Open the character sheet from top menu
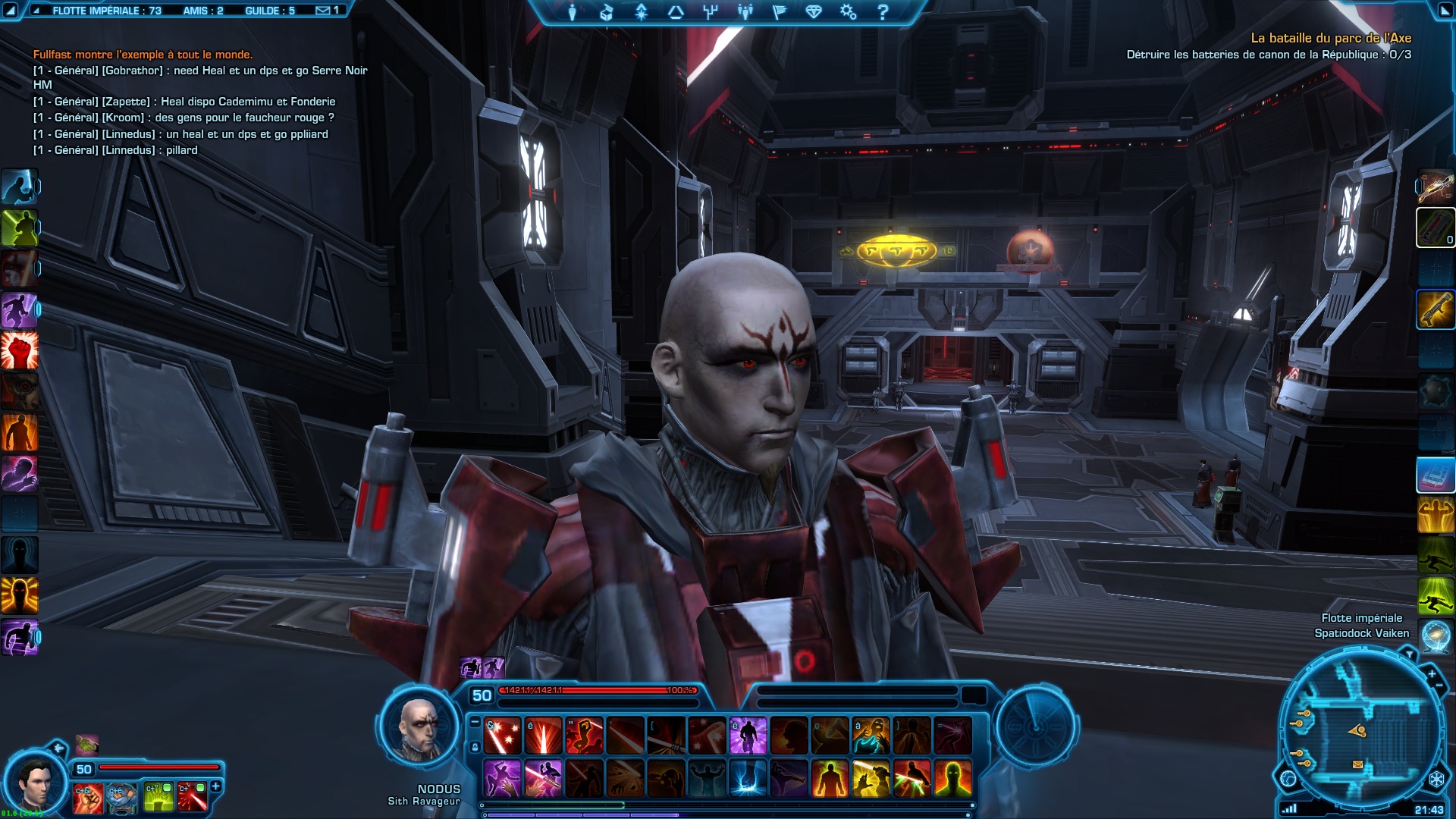 [573, 11]
